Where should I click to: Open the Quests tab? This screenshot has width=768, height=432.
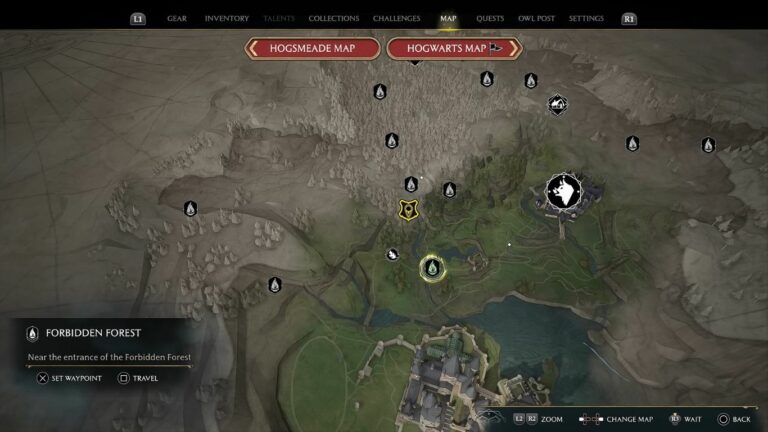pyautogui.click(x=490, y=18)
